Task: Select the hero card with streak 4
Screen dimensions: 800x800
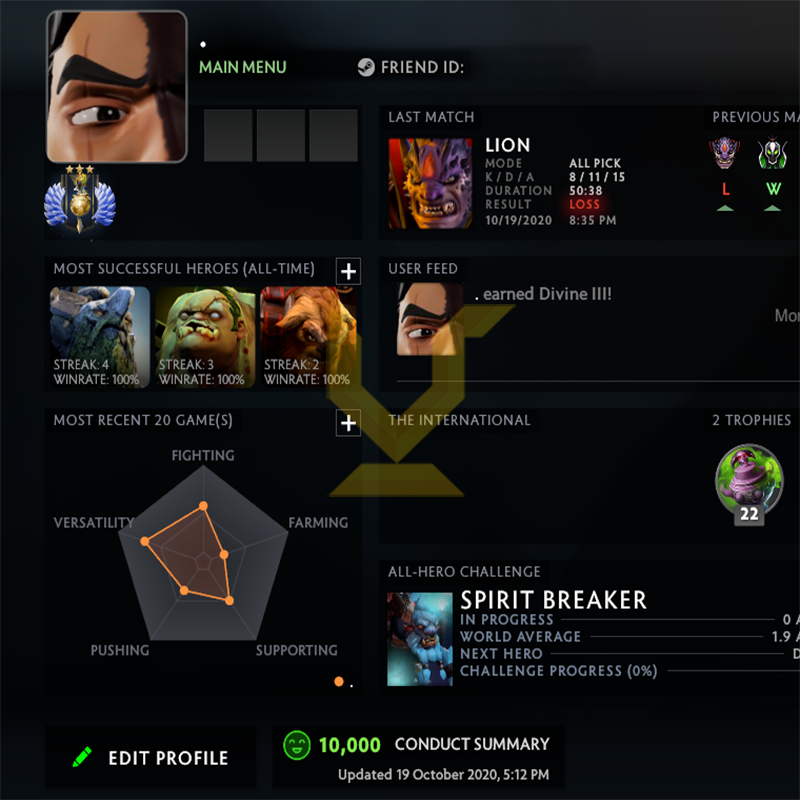Action: click(x=100, y=337)
